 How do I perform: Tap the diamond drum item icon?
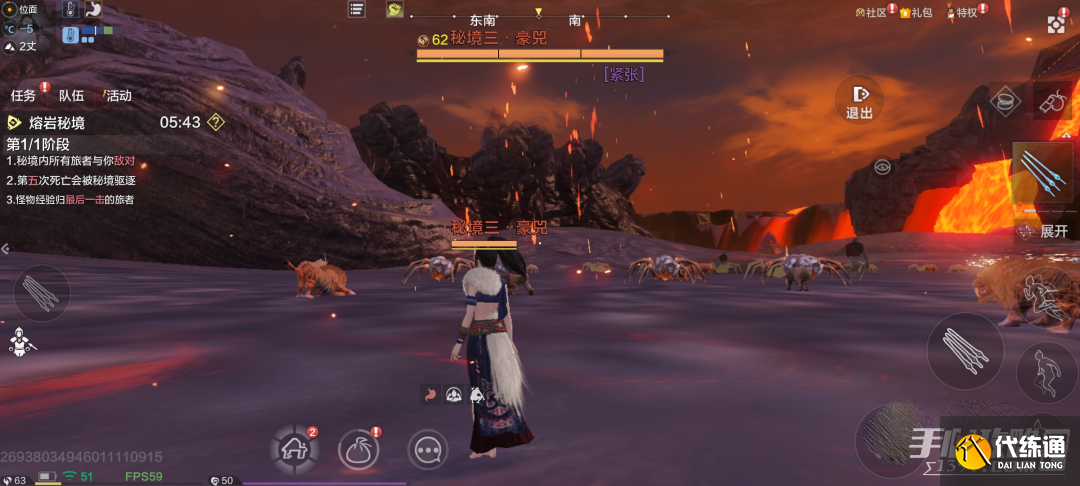click(x=1004, y=100)
